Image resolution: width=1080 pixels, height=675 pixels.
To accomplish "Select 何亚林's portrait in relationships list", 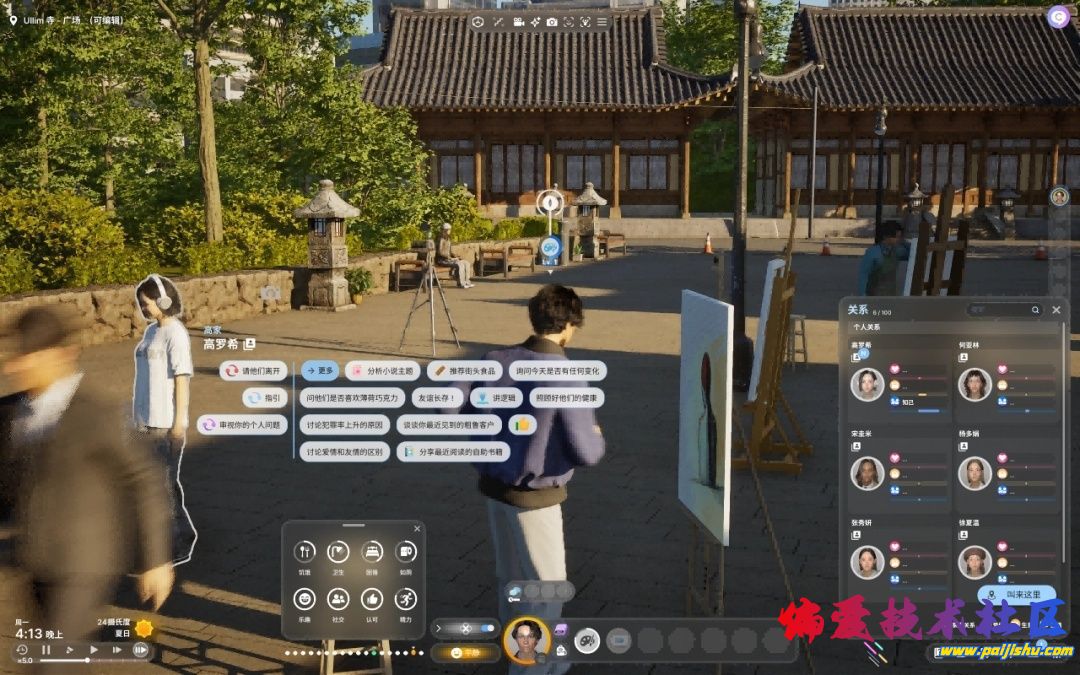I will point(975,384).
